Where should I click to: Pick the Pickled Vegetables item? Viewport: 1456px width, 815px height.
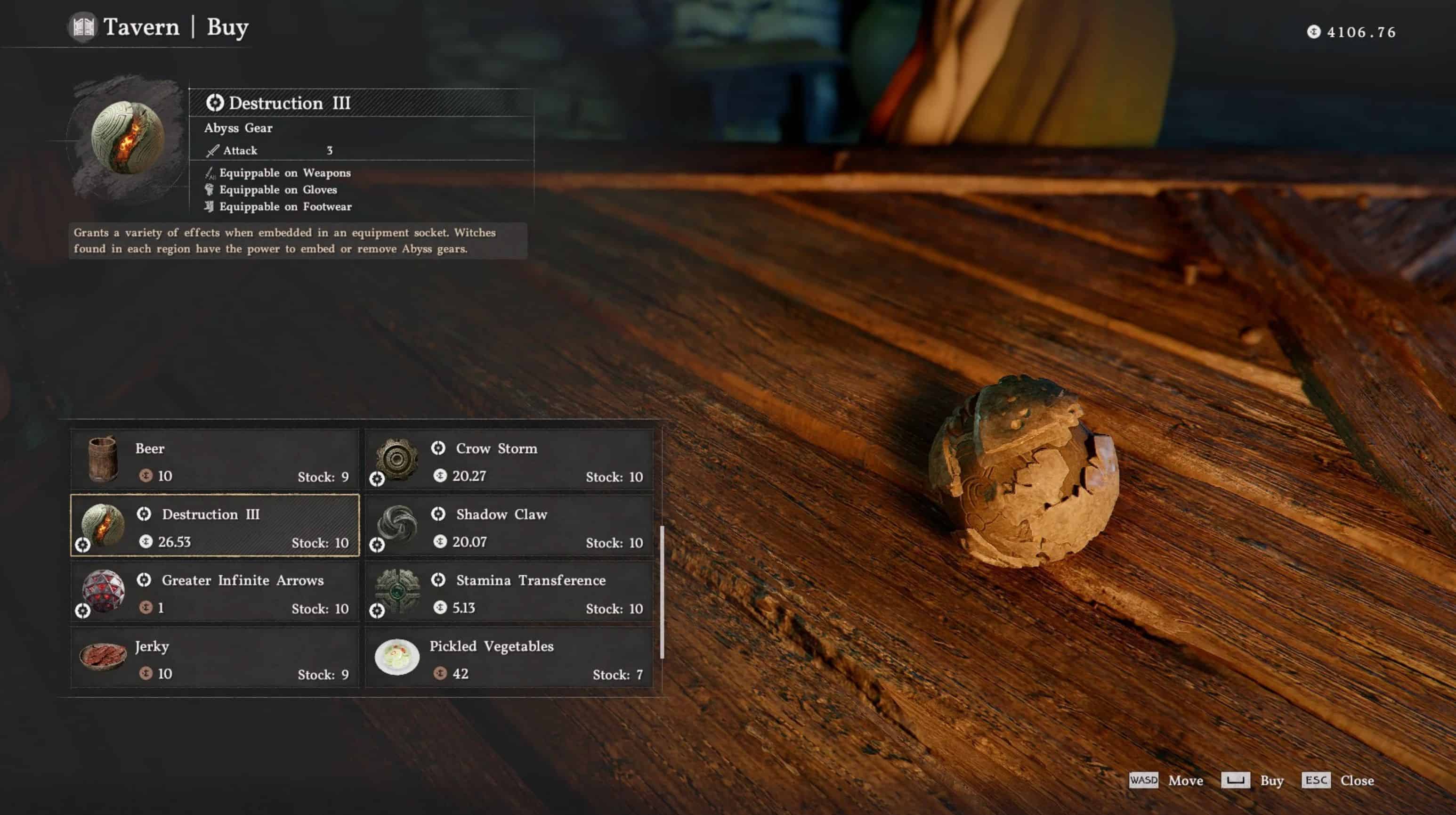[x=509, y=657]
